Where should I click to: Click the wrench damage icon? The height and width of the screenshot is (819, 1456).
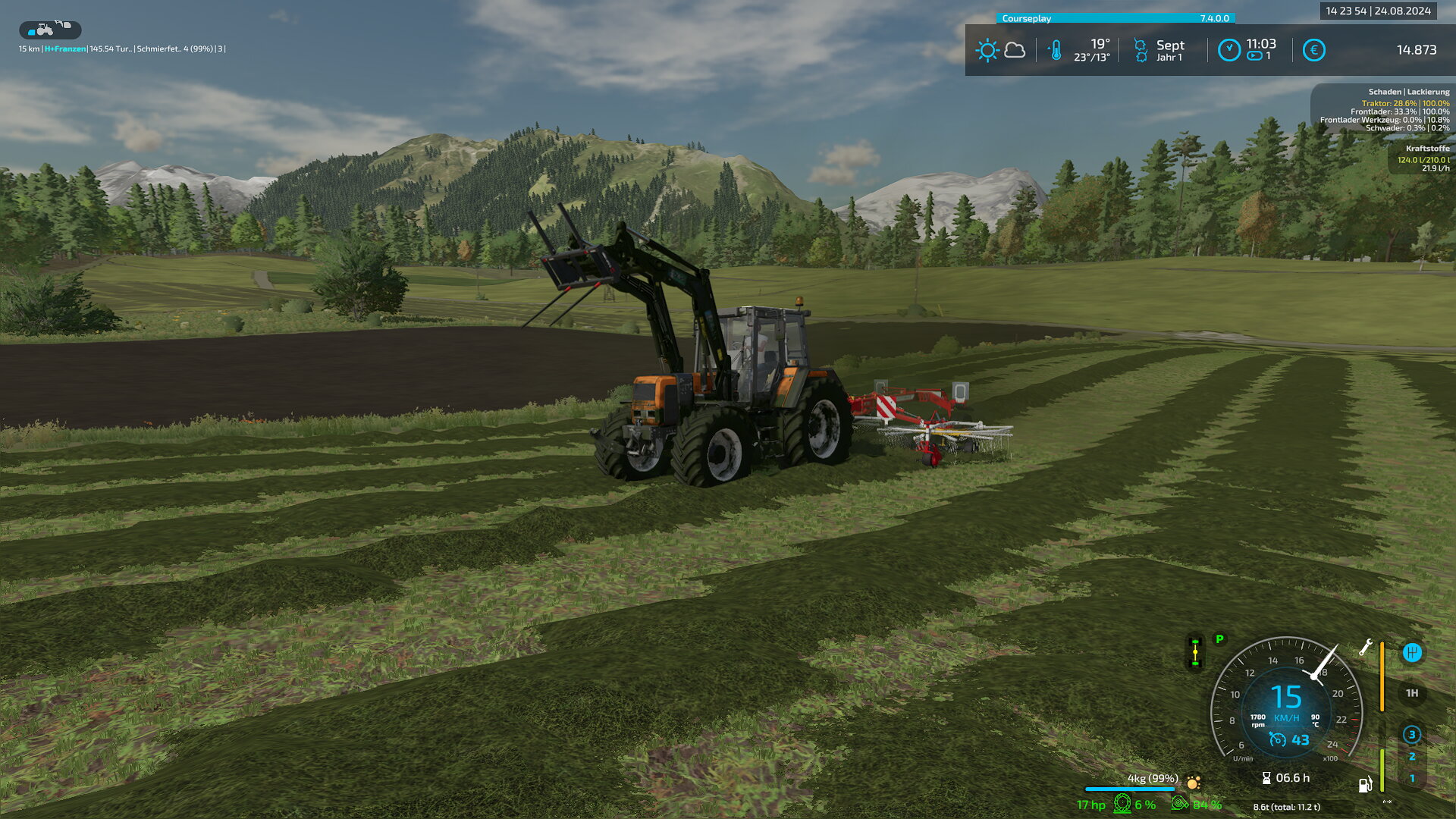pyautogui.click(x=1366, y=647)
